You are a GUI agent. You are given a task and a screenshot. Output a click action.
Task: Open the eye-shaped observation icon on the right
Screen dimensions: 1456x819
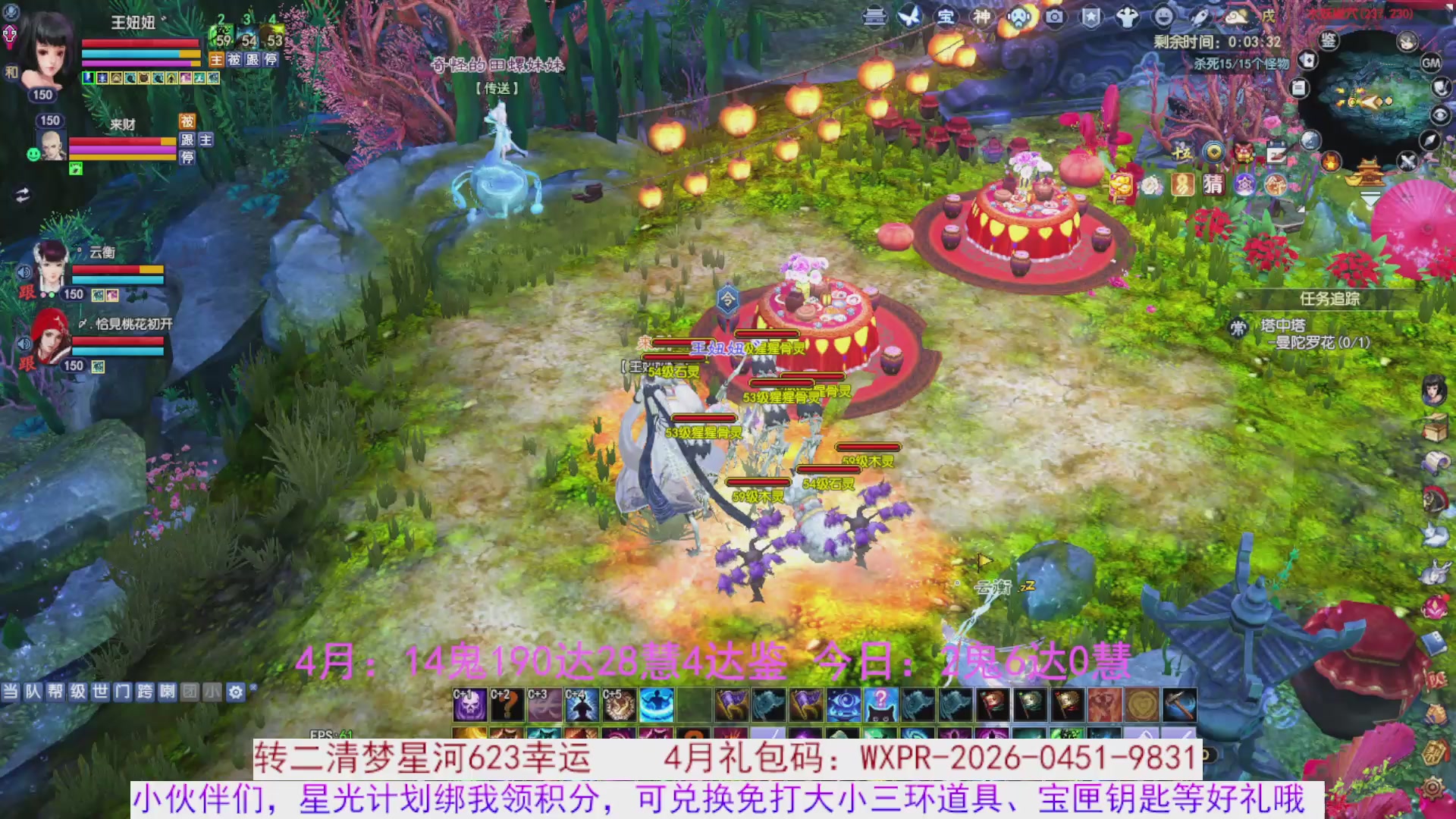pos(1439,115)
